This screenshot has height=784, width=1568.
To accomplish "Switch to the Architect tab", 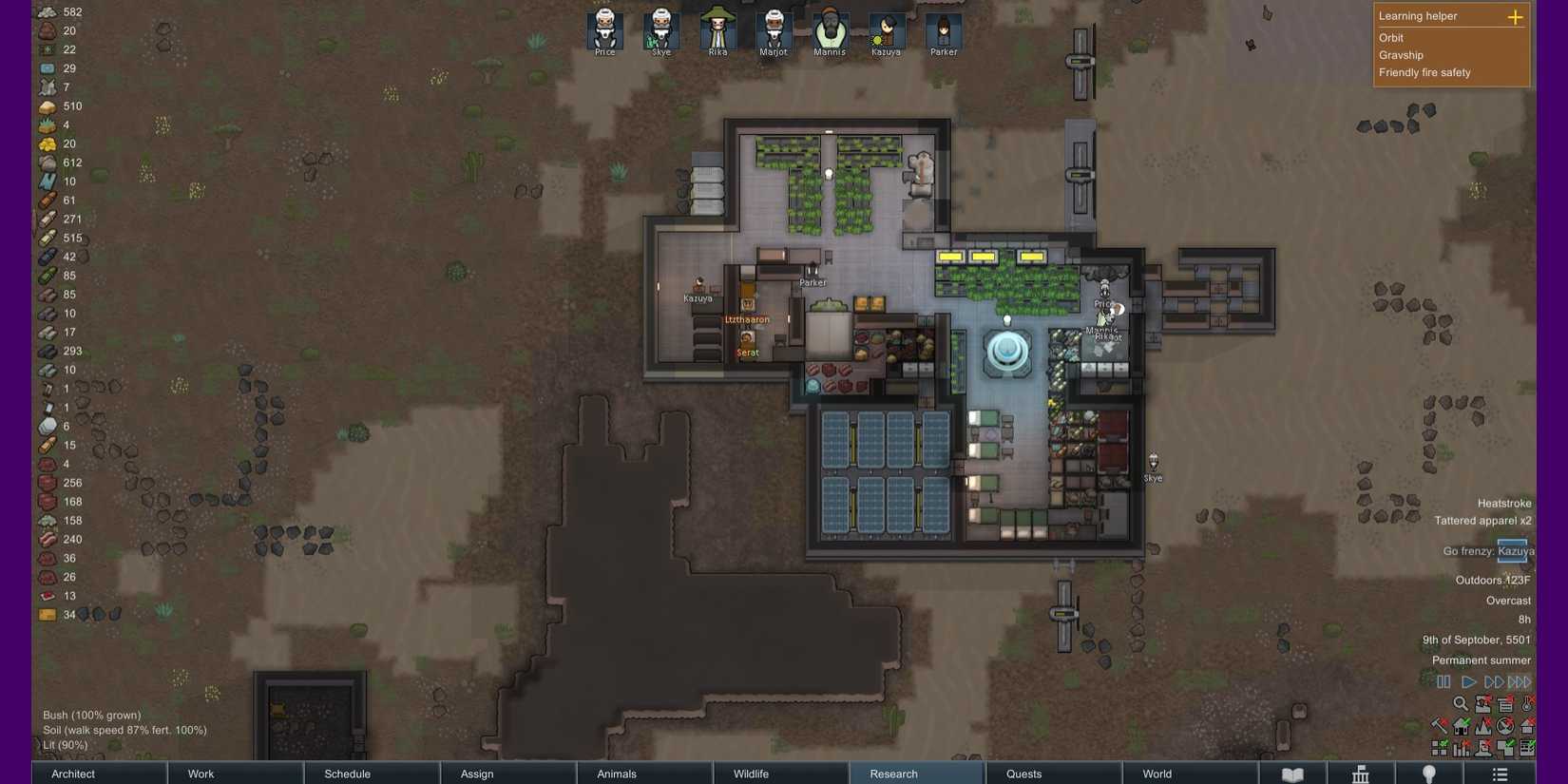I will click(x=73, y=774).
